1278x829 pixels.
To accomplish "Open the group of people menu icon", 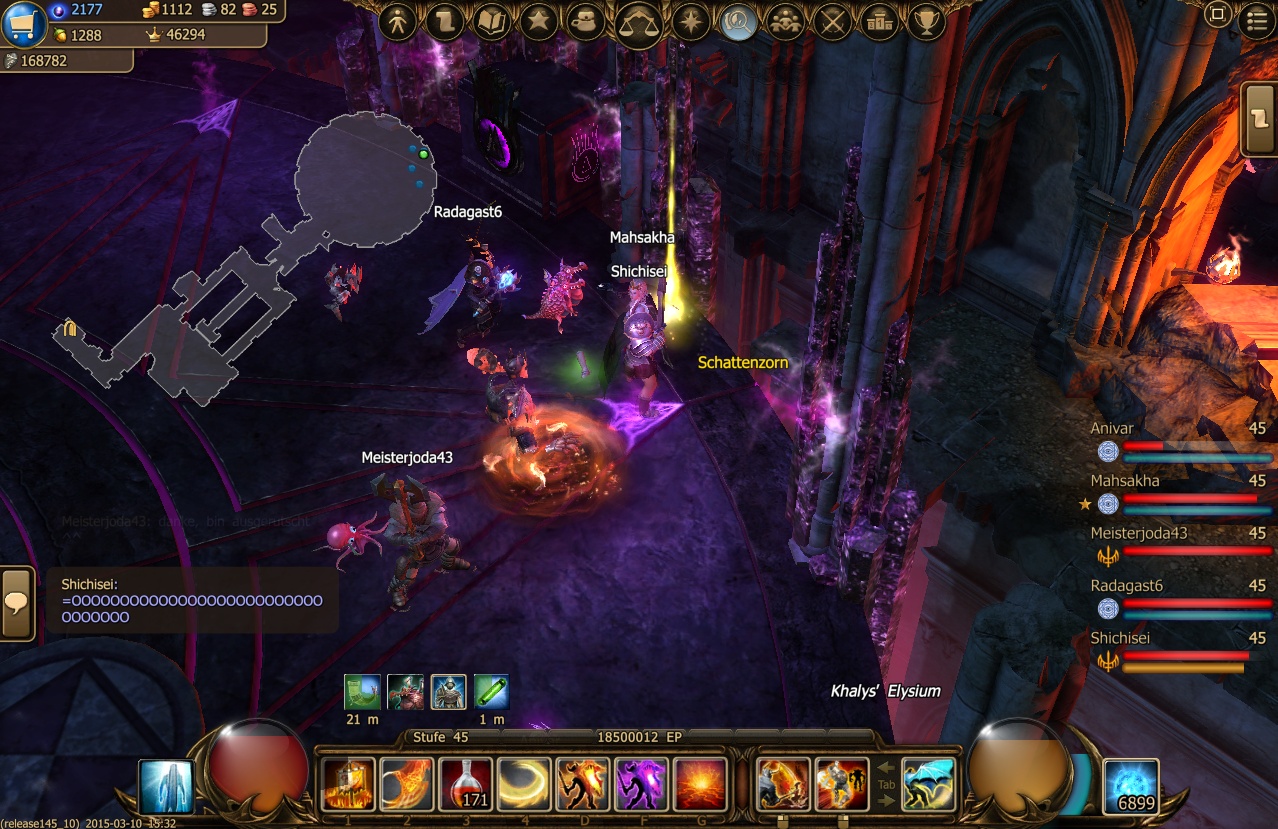I will (x=786, y=22).
